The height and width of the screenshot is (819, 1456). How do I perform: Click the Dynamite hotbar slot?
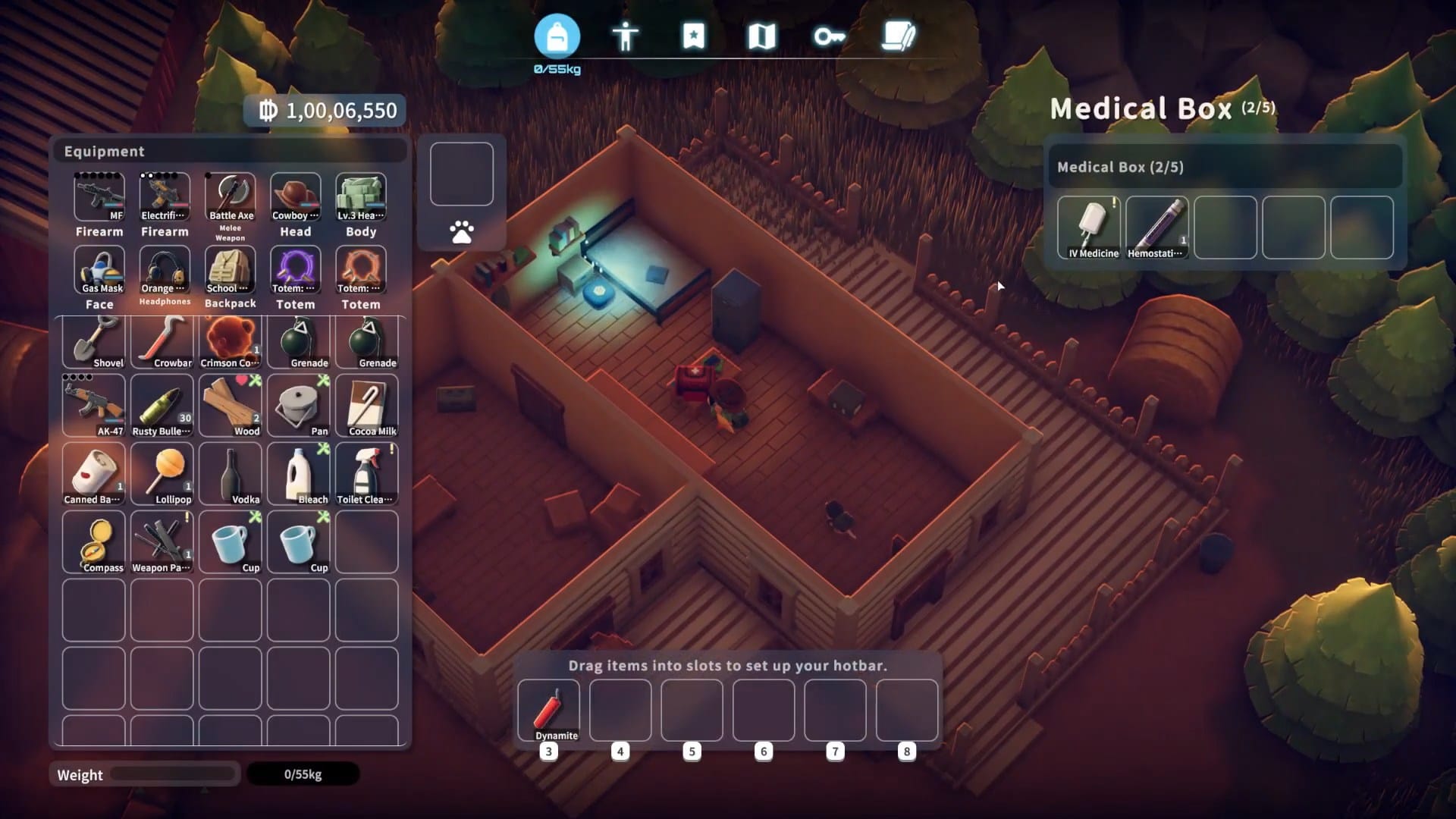pos(548,711)
